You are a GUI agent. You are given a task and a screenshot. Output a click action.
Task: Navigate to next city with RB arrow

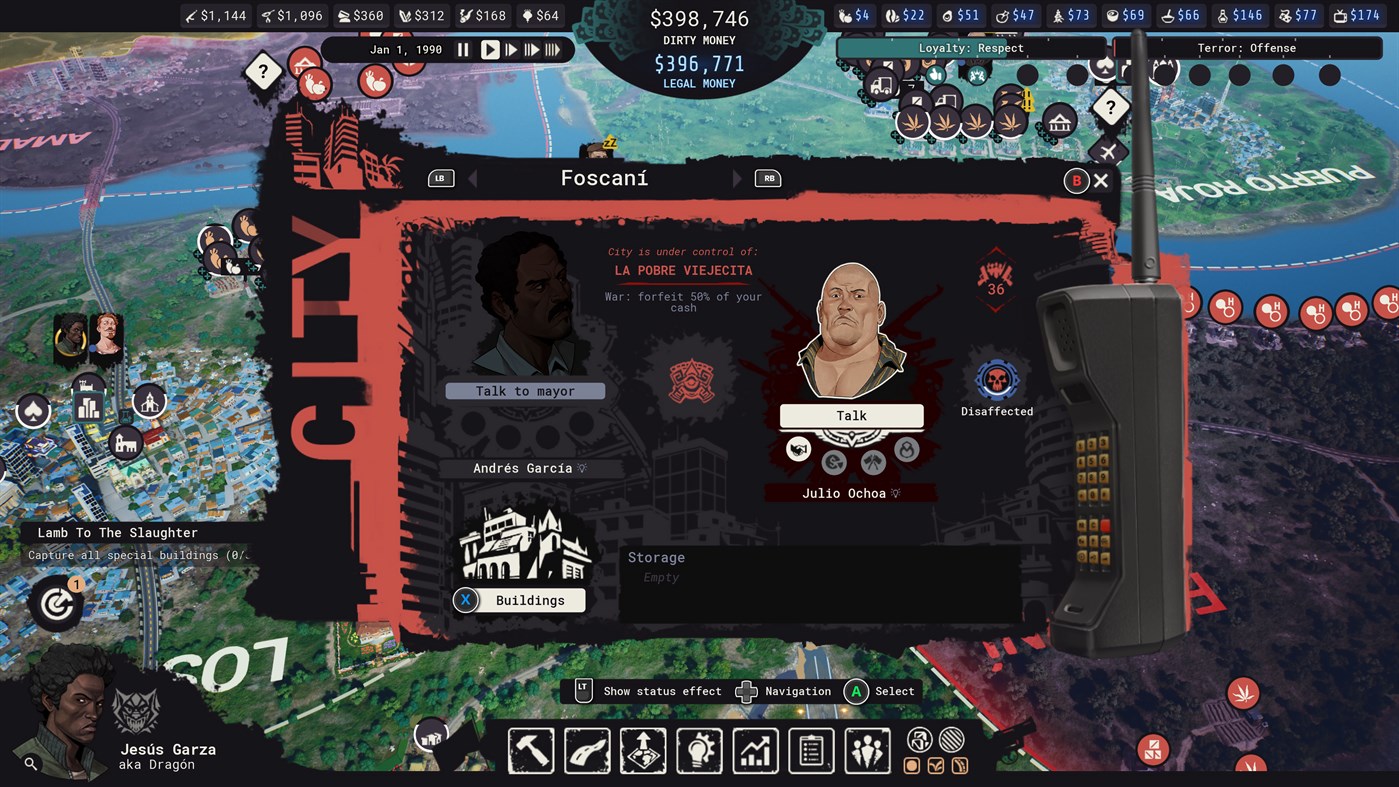(768, 178)
